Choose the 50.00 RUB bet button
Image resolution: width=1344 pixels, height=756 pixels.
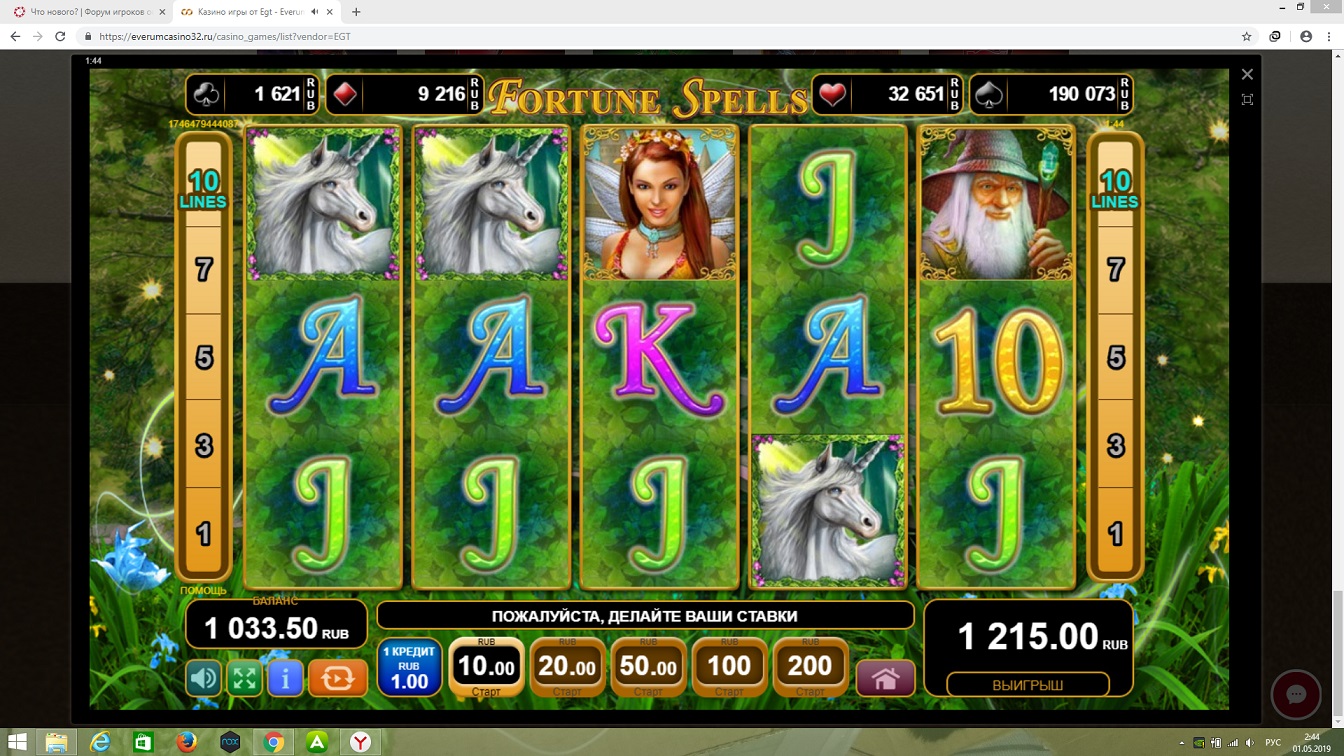tap(648, 667)
